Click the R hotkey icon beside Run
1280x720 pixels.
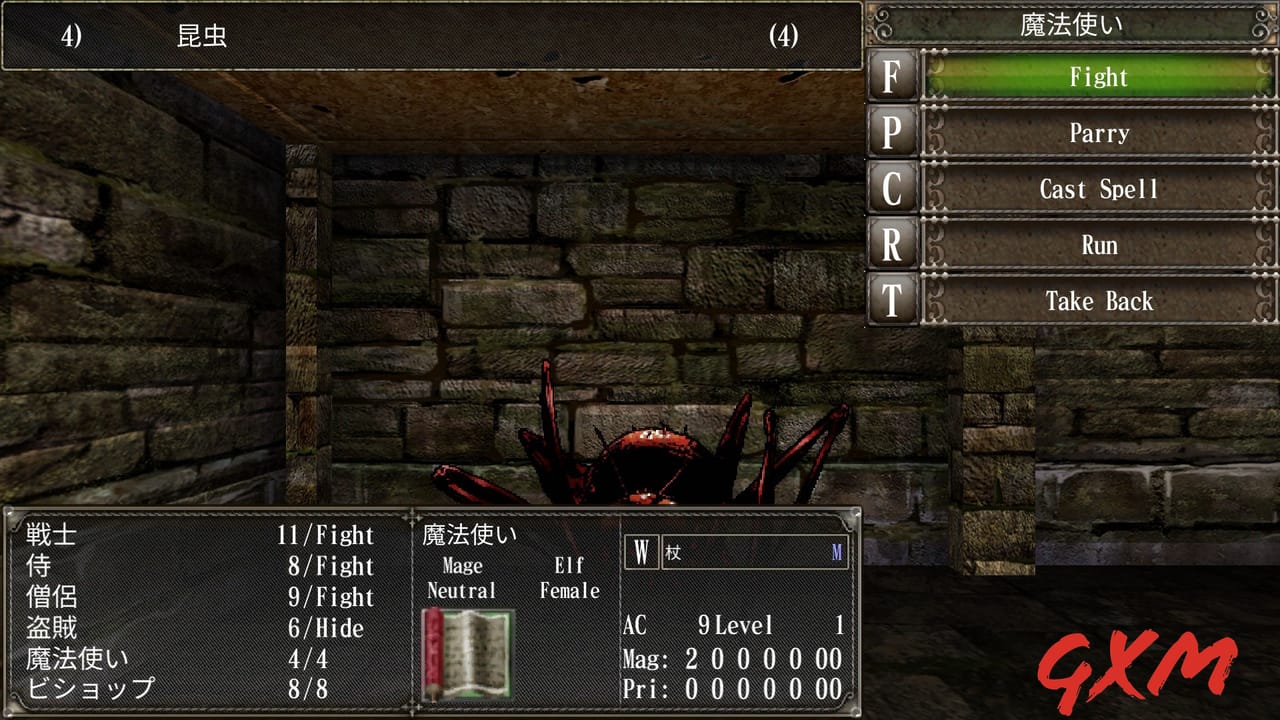893,245
